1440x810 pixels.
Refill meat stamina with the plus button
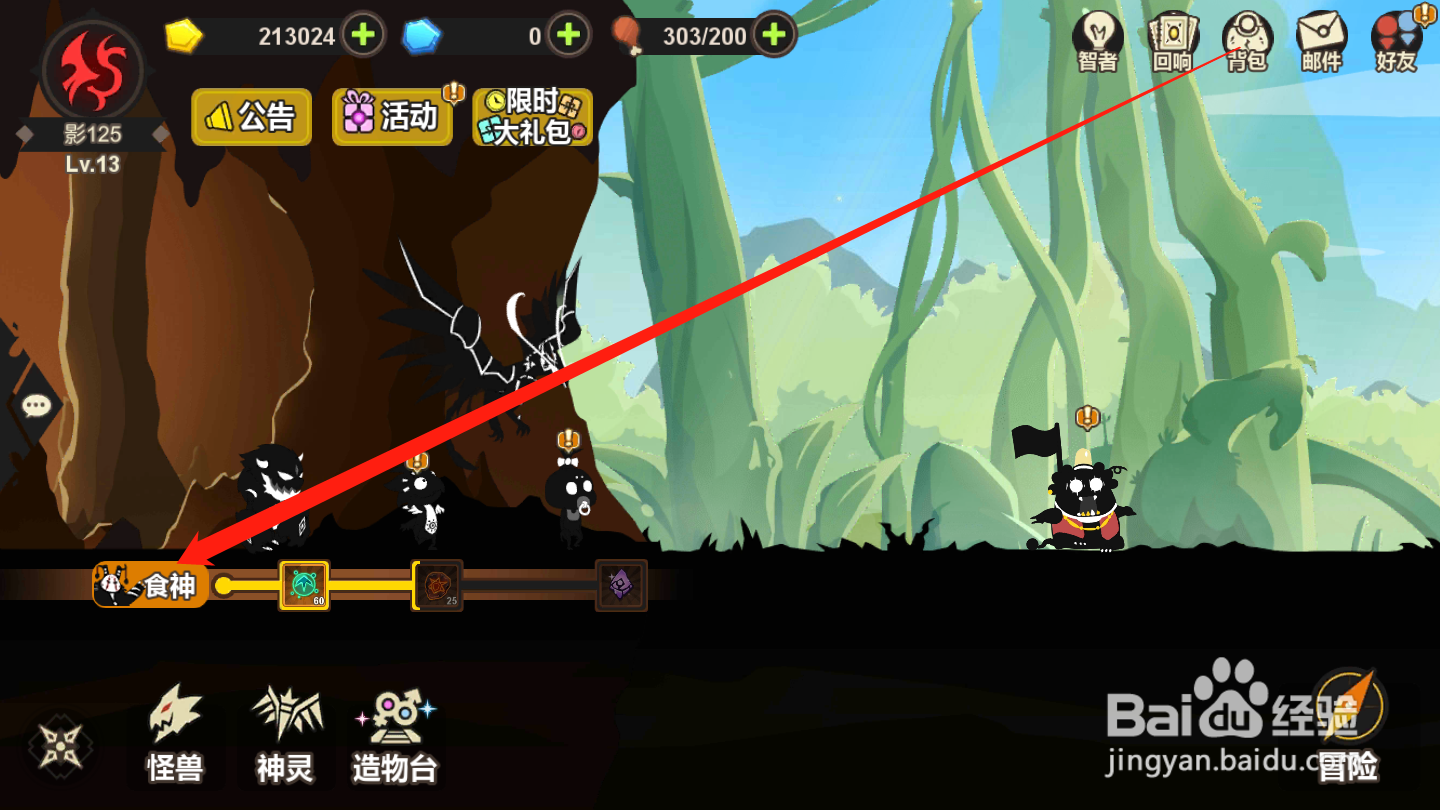click(x=773, y=36)
